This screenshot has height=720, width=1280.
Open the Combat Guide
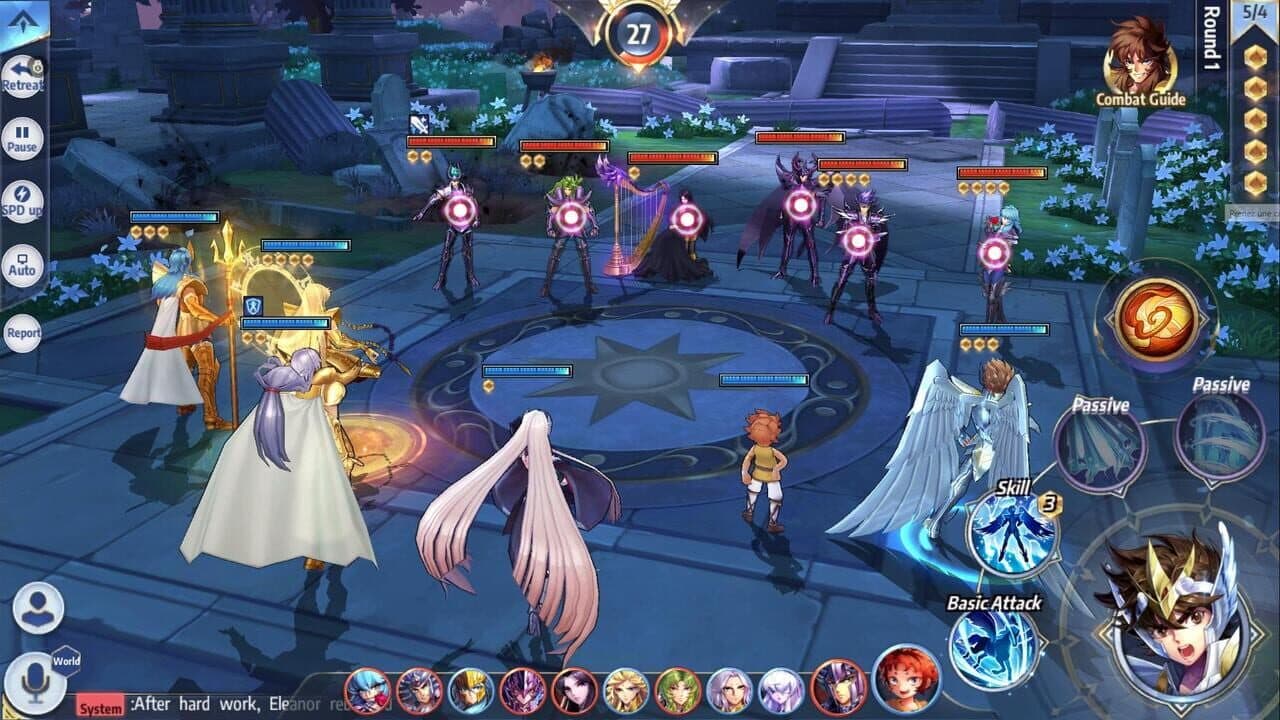(1138, 70)
